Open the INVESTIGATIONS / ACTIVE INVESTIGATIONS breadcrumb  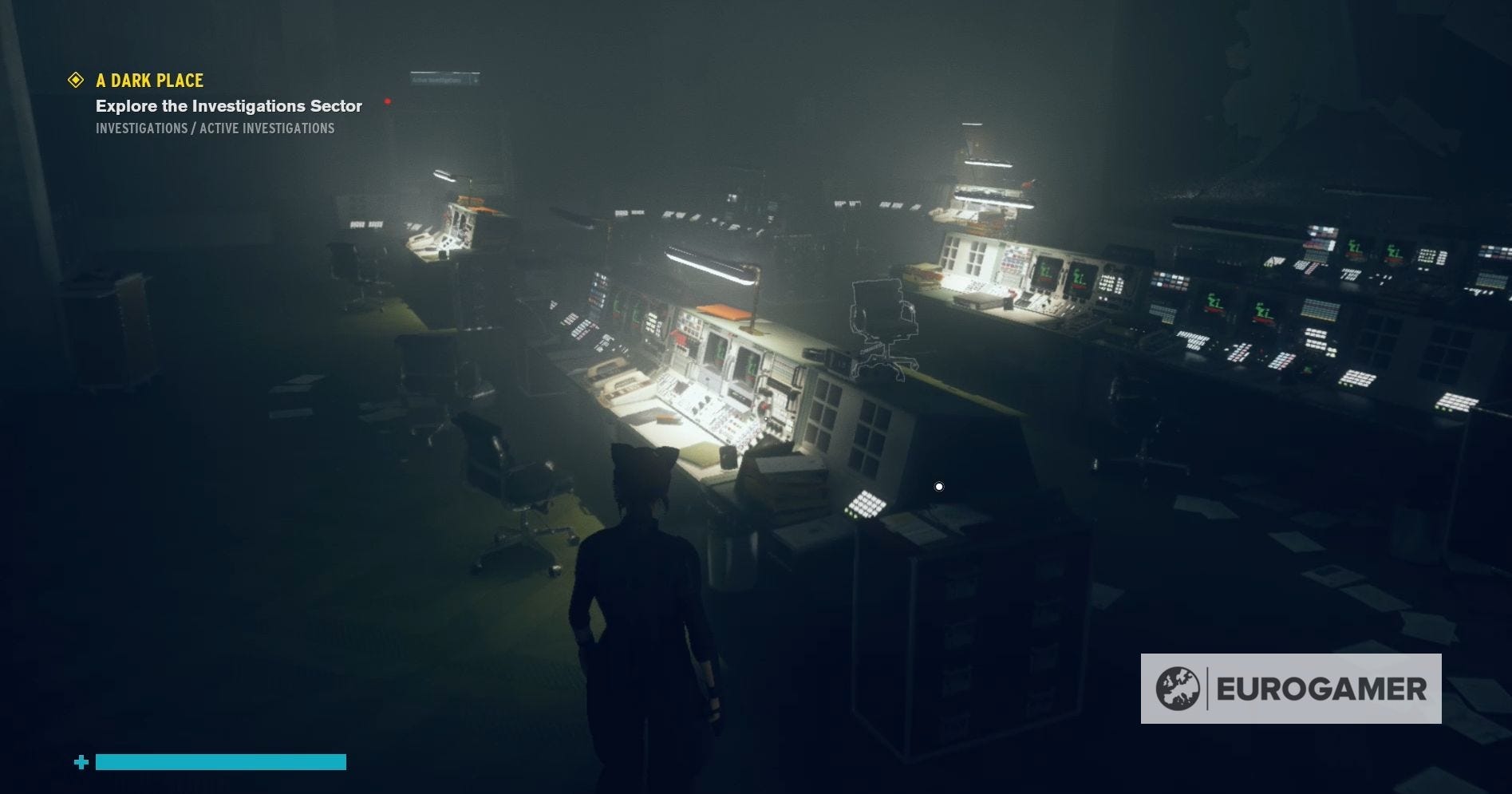pos(215,128)
